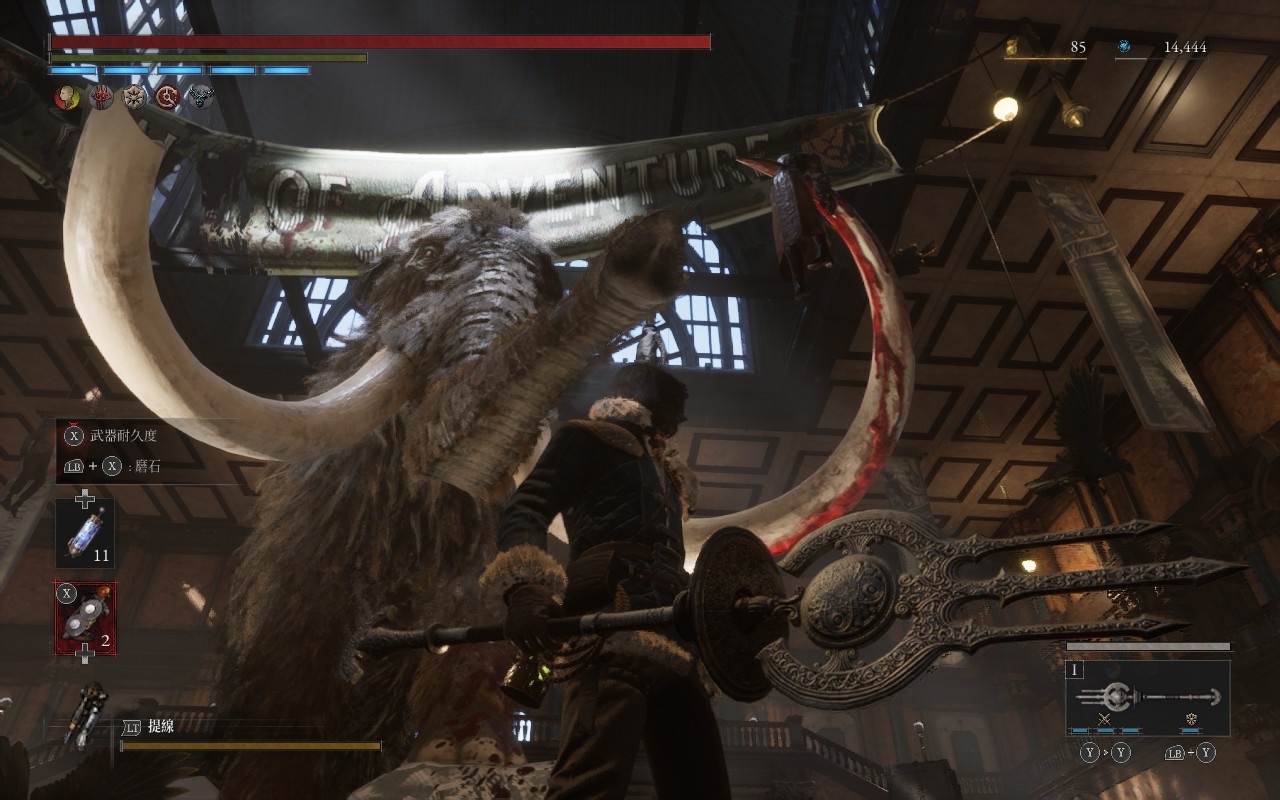Click the crossed-swords blade Fable Art icon
Viewport: 1280px width, 800px height.
[x=1105, y=719]
